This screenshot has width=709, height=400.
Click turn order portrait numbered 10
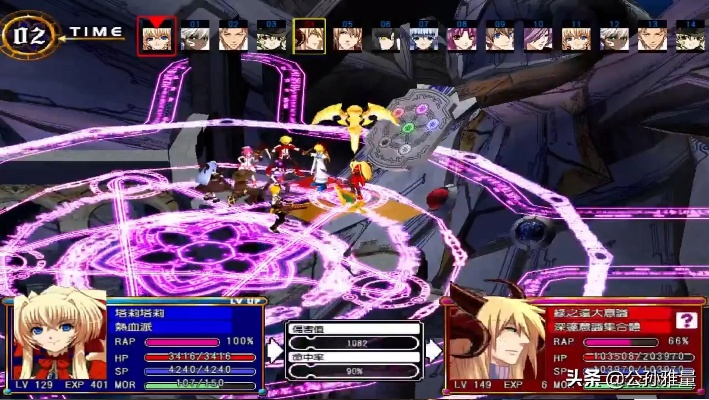[x=537, y=36]
